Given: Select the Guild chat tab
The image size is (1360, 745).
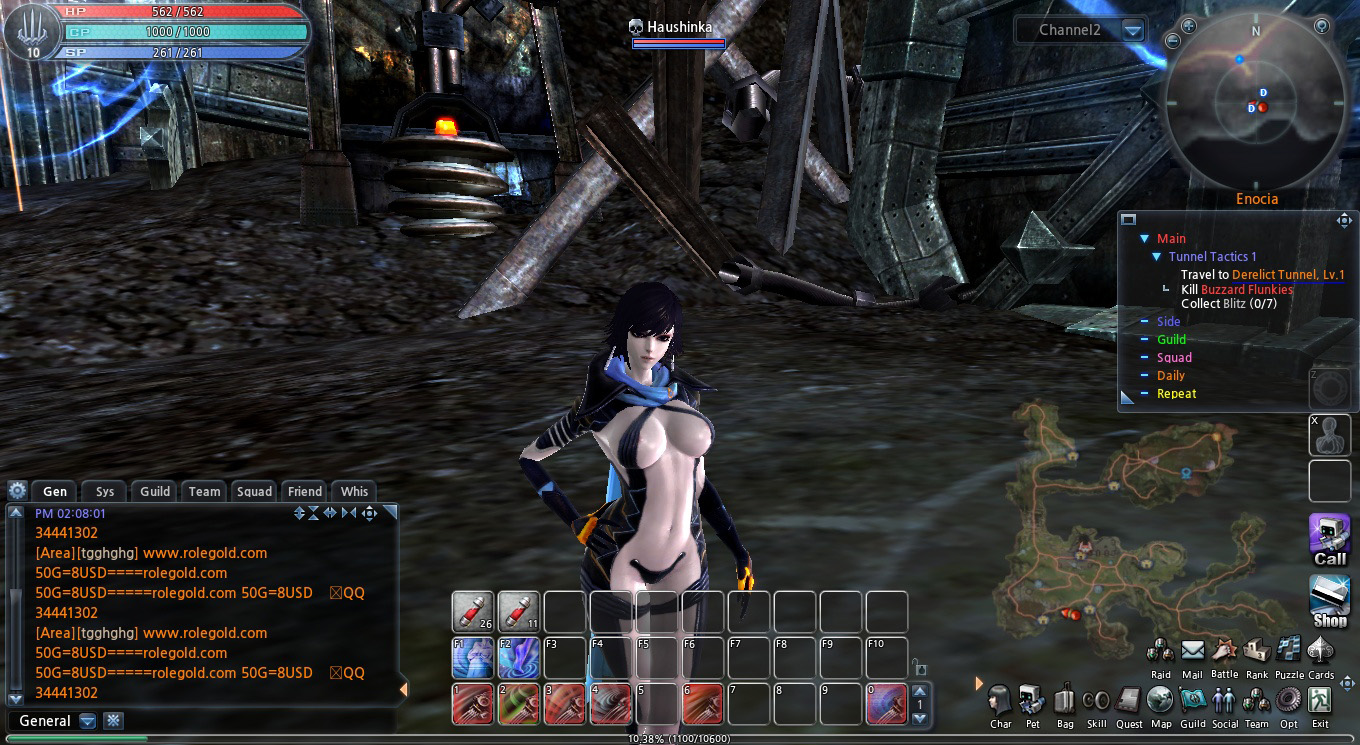Looking at the screenshot, I should 155,491.
